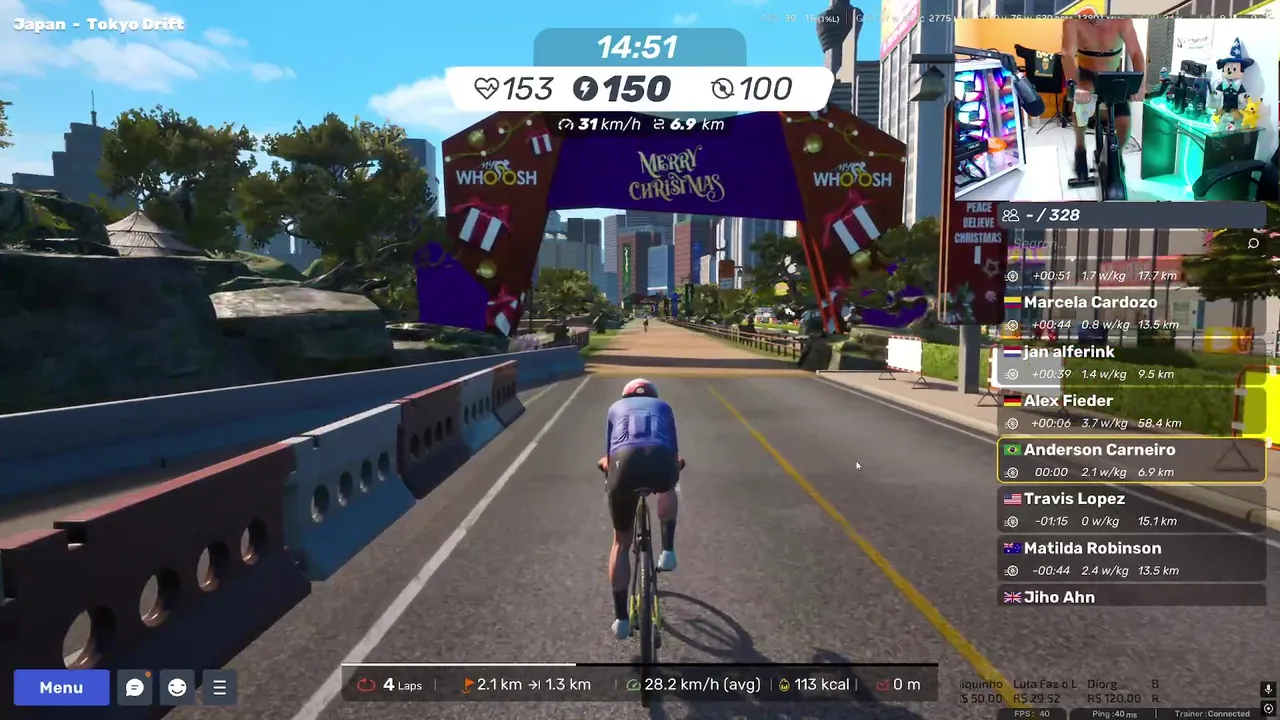Open the smiley emote picker
Image resolution: width=1280 pixels, height=720 pixels.
click(177, 687)
